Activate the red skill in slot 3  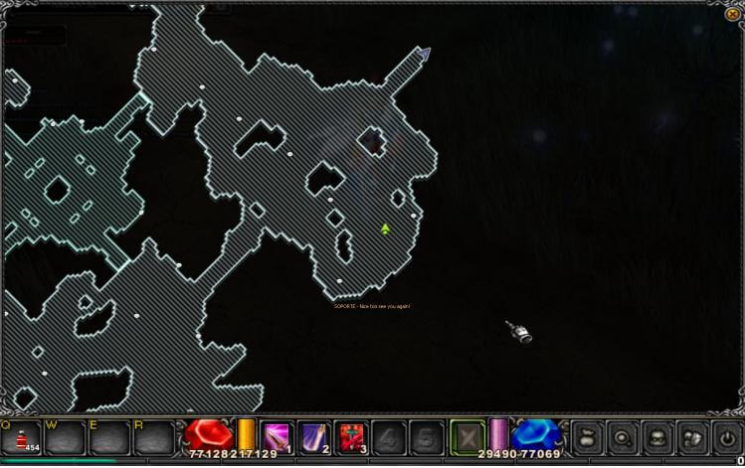[351, 437]
